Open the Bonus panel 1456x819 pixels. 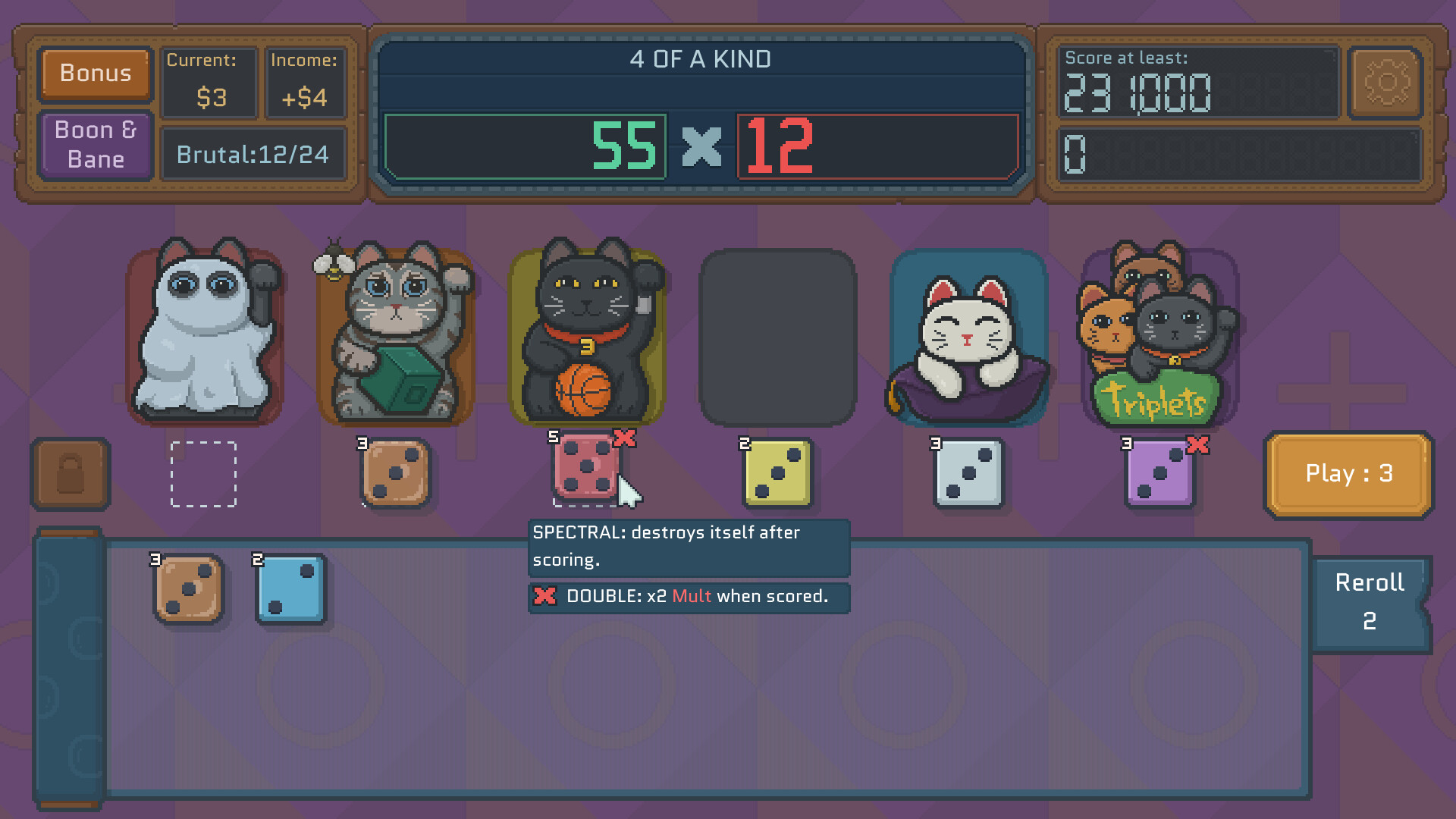click(96, 74)
